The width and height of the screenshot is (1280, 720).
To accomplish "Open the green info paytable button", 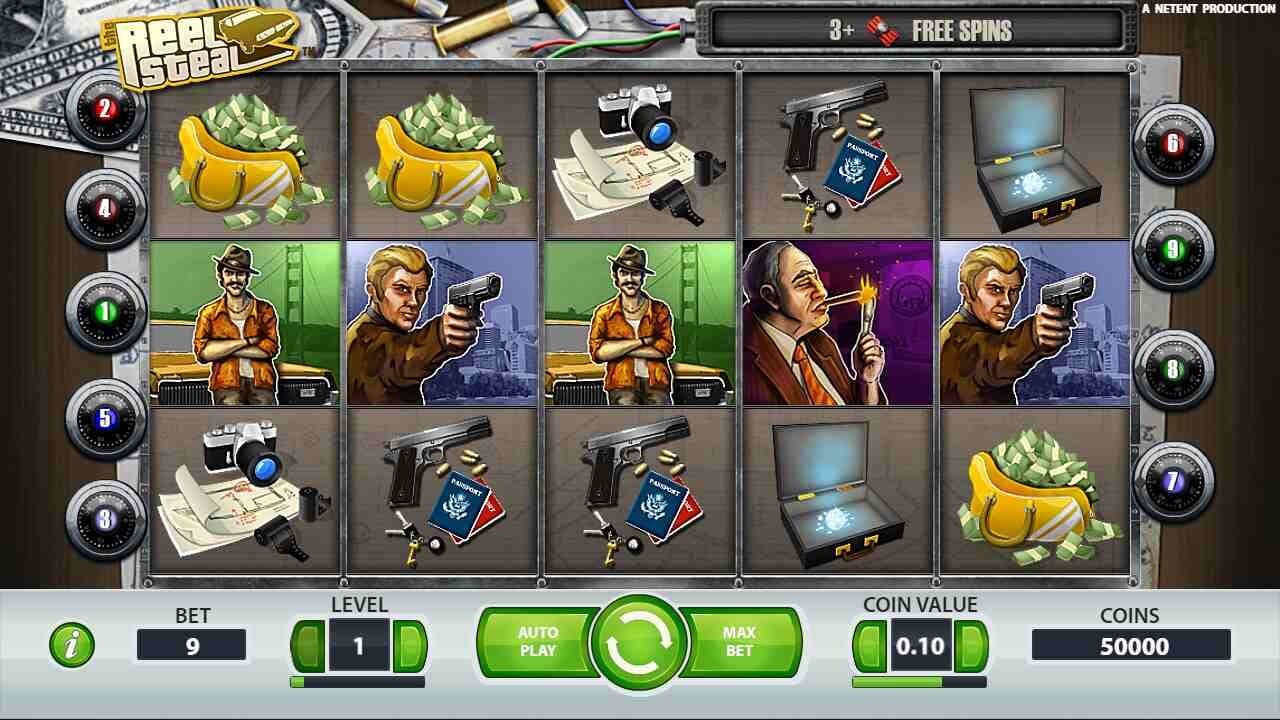I will coord(72,645).
